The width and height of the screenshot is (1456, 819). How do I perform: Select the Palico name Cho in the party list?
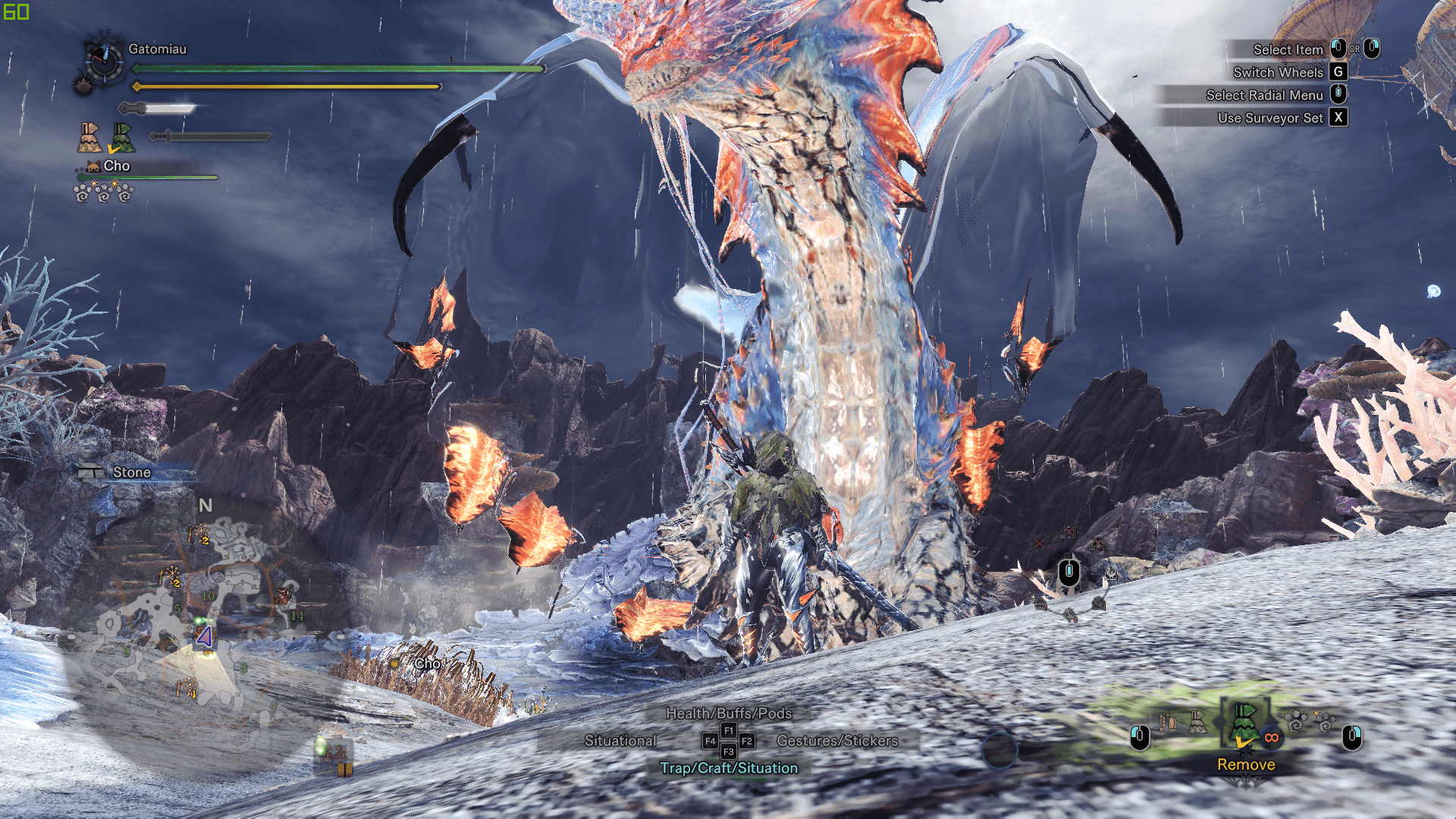(116, 166)
